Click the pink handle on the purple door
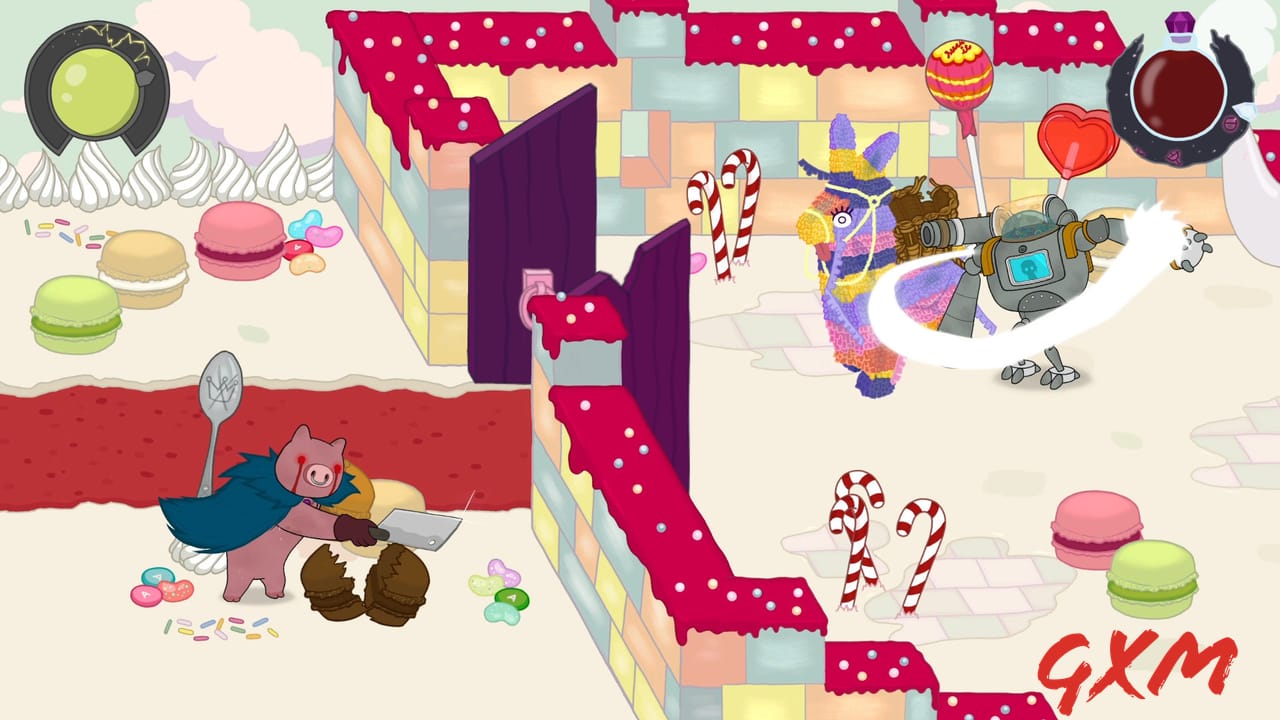 (530, 283)
